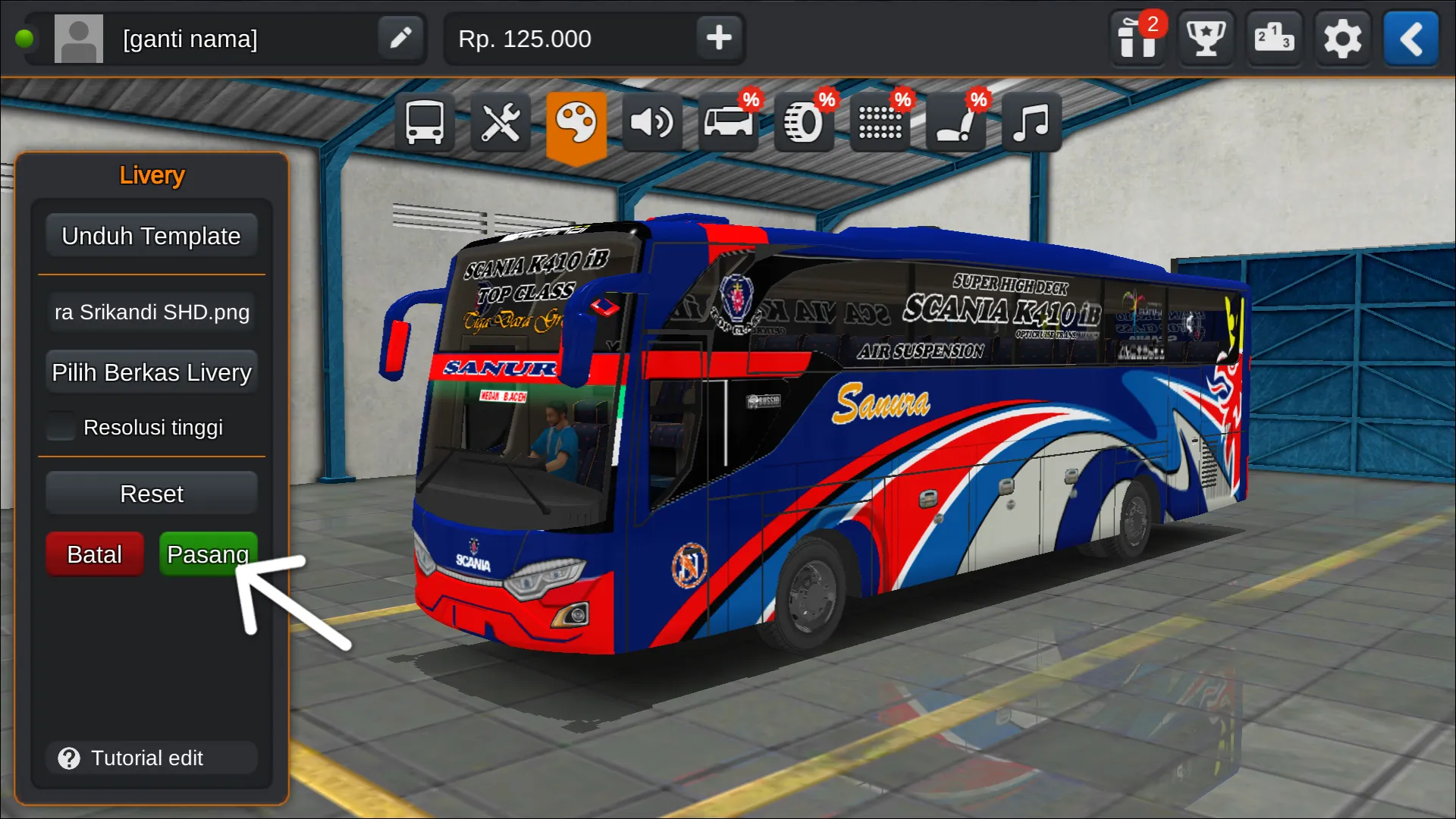Screen dimensions: 1456x819
Task: Open the seat customization tab
Action: coord(955,122)
